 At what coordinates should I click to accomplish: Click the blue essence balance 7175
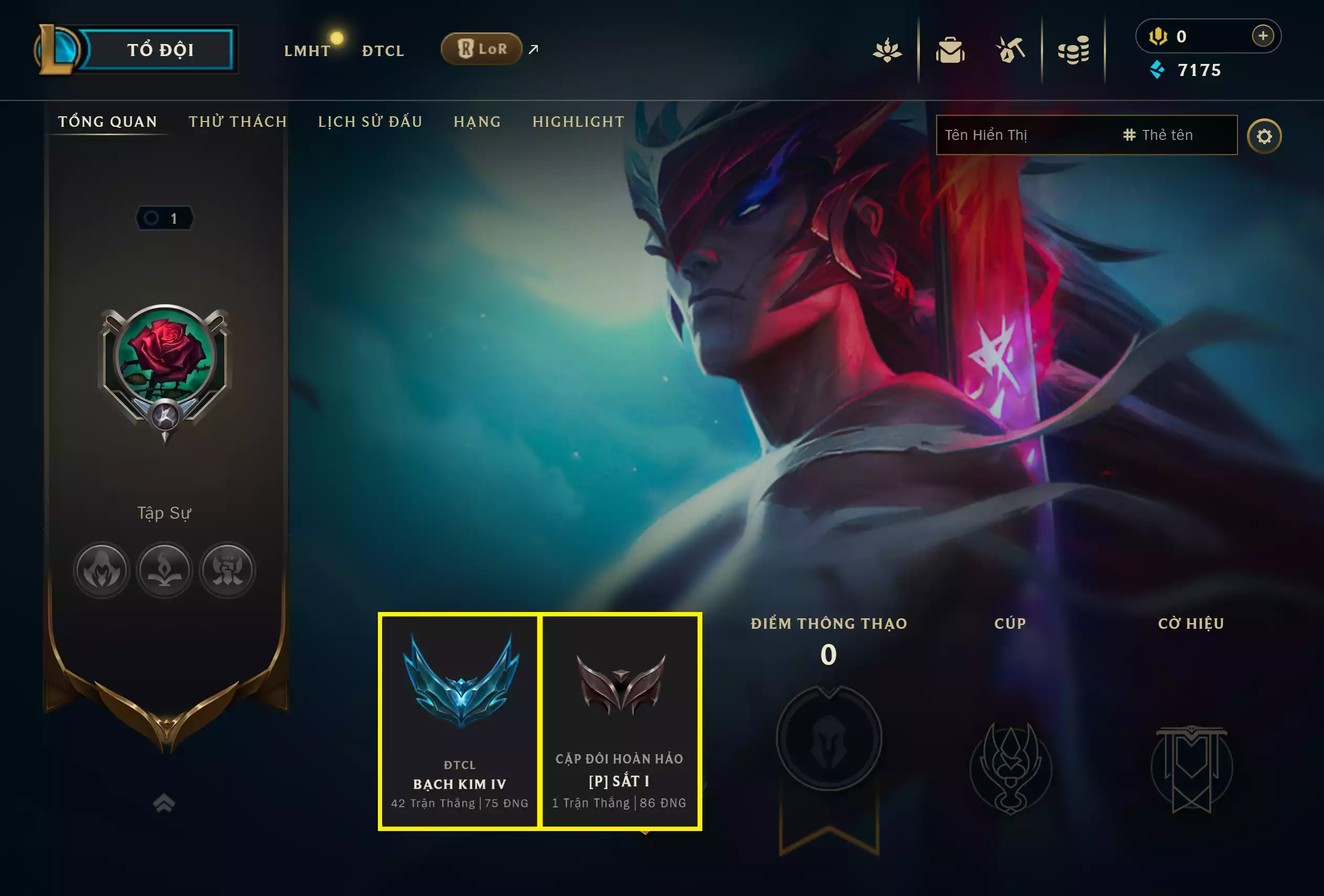1198,71
